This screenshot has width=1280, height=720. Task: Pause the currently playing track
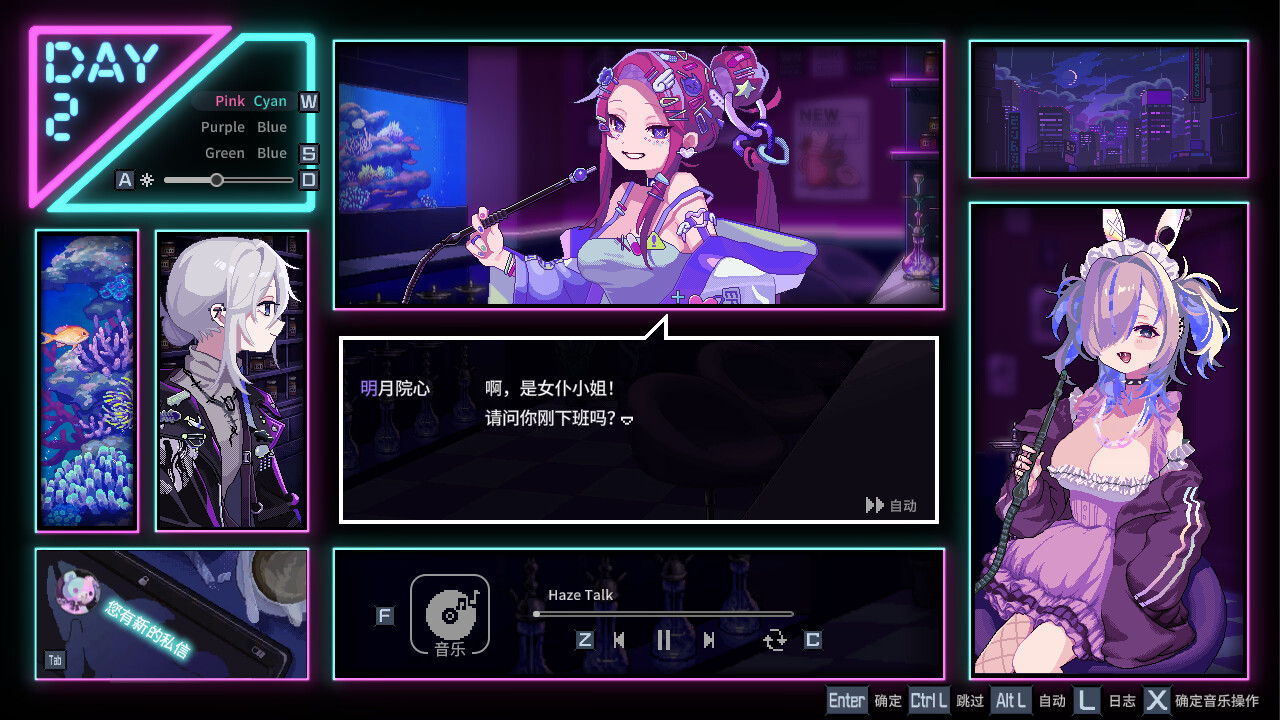click(664, 640)
